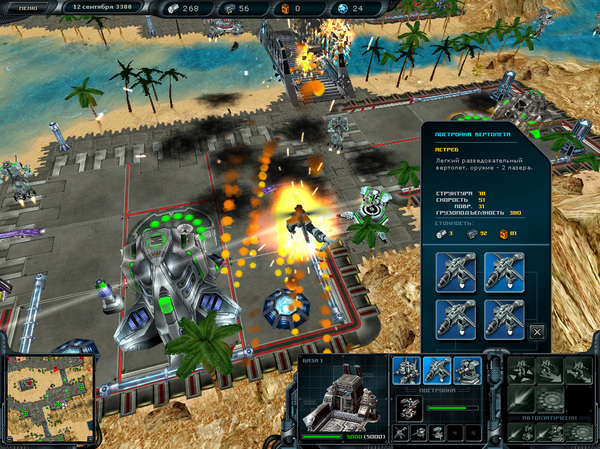The image size is (600, 449).
Task: Close the helicopter construction panel
Action: [537, 331]
